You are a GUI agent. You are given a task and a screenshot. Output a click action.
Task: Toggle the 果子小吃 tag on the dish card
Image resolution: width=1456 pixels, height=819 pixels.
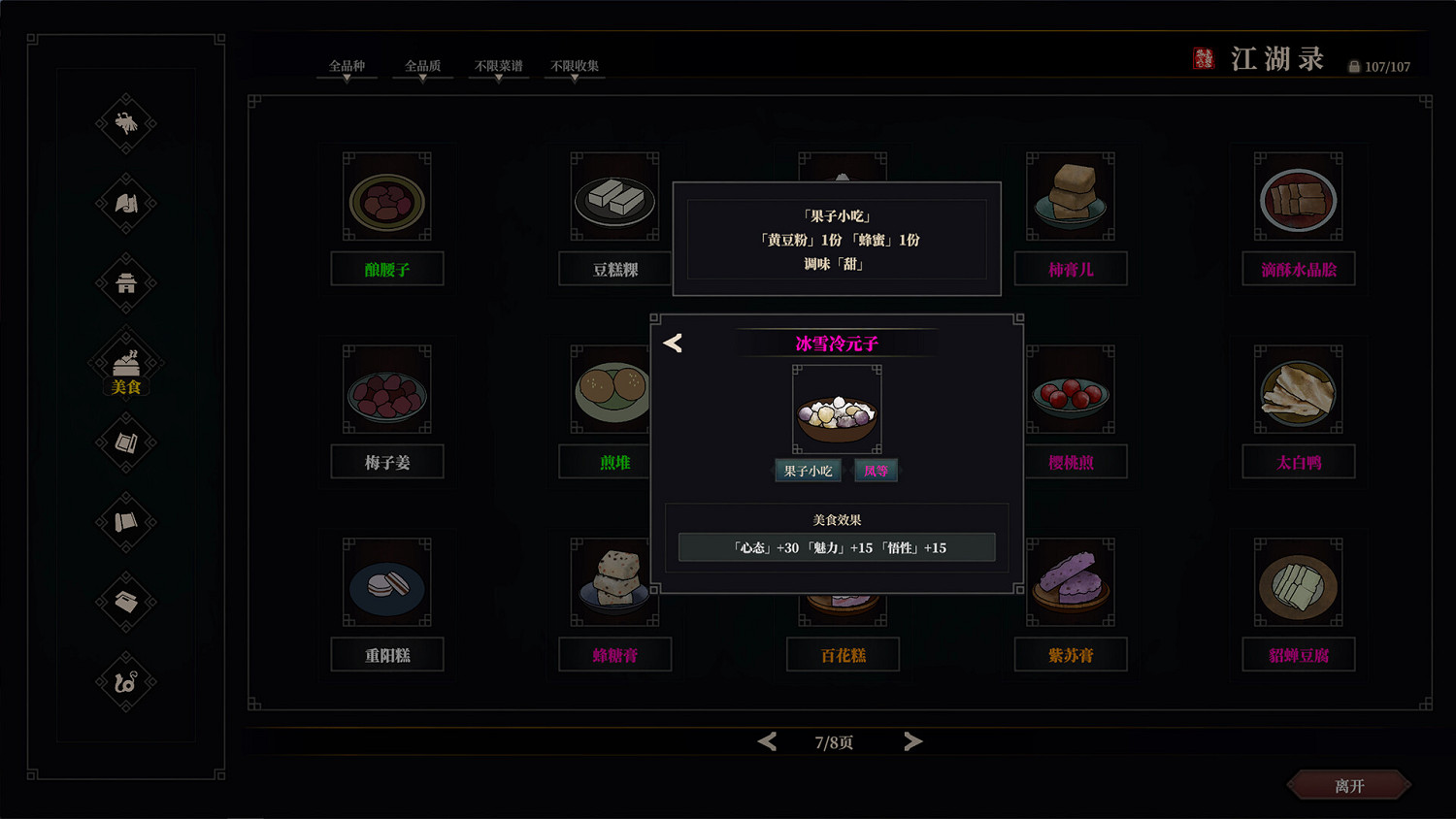pyautogui.click(x=808, y=470)
